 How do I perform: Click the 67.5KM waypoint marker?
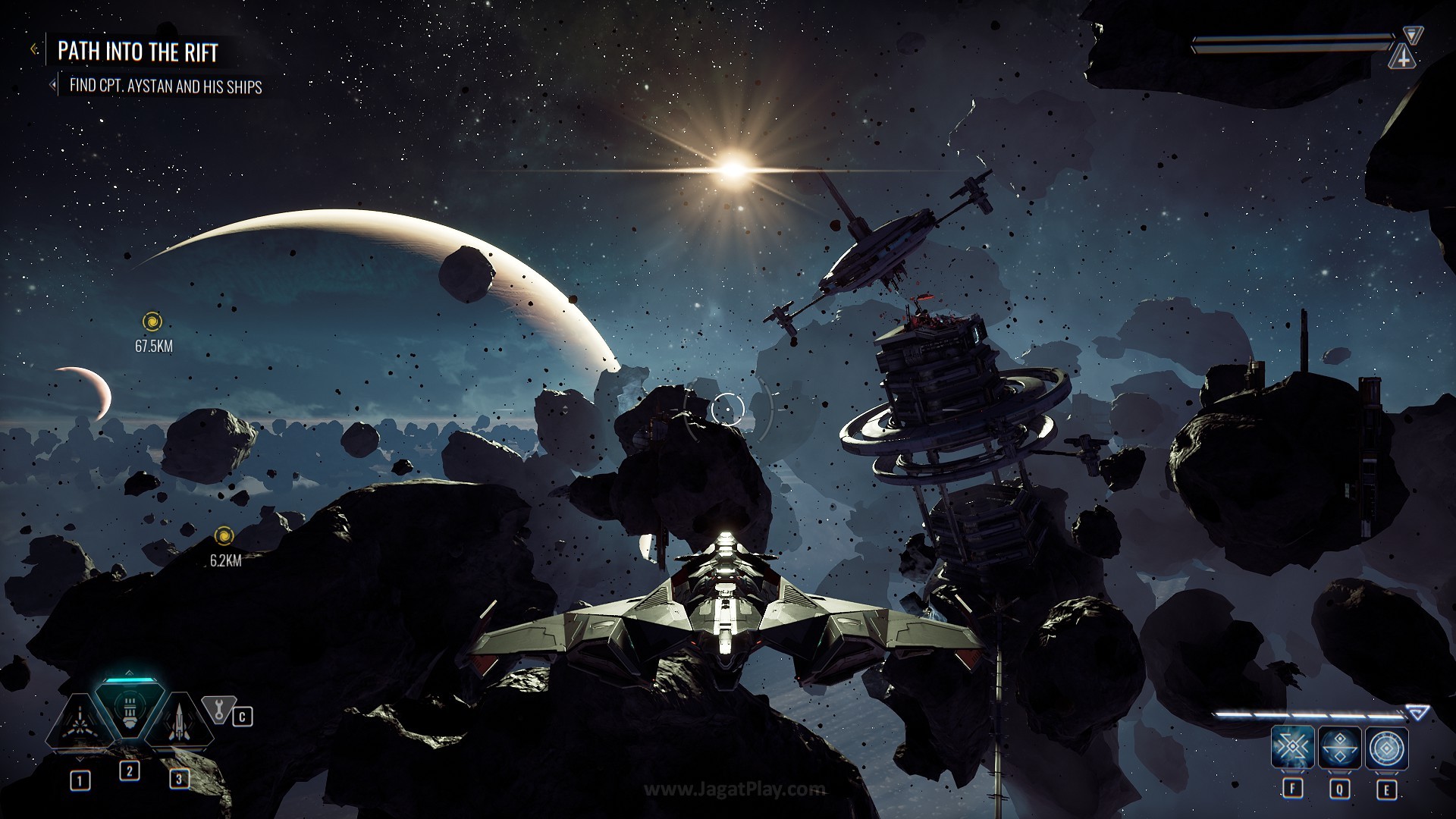pyautogui.click(x=152, y=322)
